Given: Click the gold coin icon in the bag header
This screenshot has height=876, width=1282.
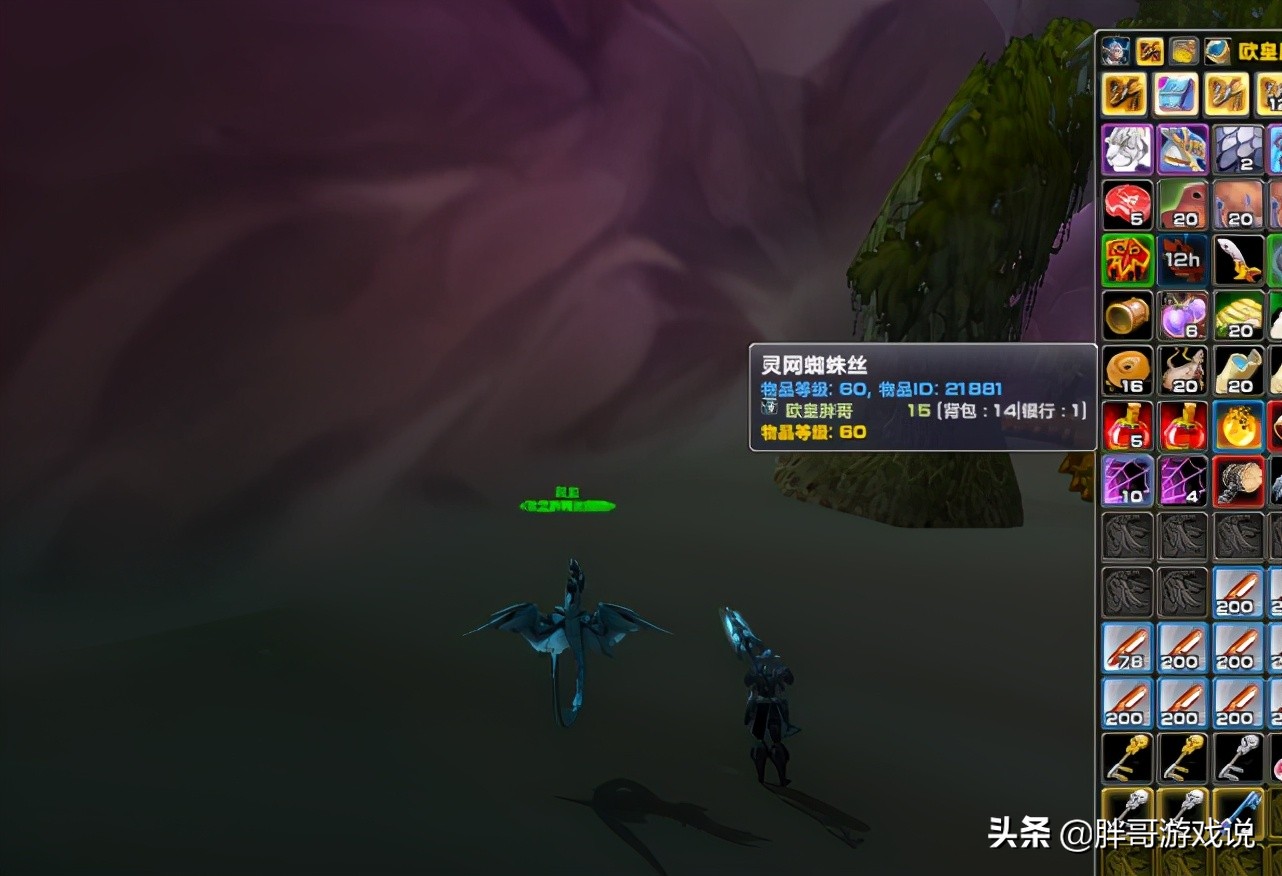Looking at the screenshot, I should pyautogui.click(x=1183, y=51).
